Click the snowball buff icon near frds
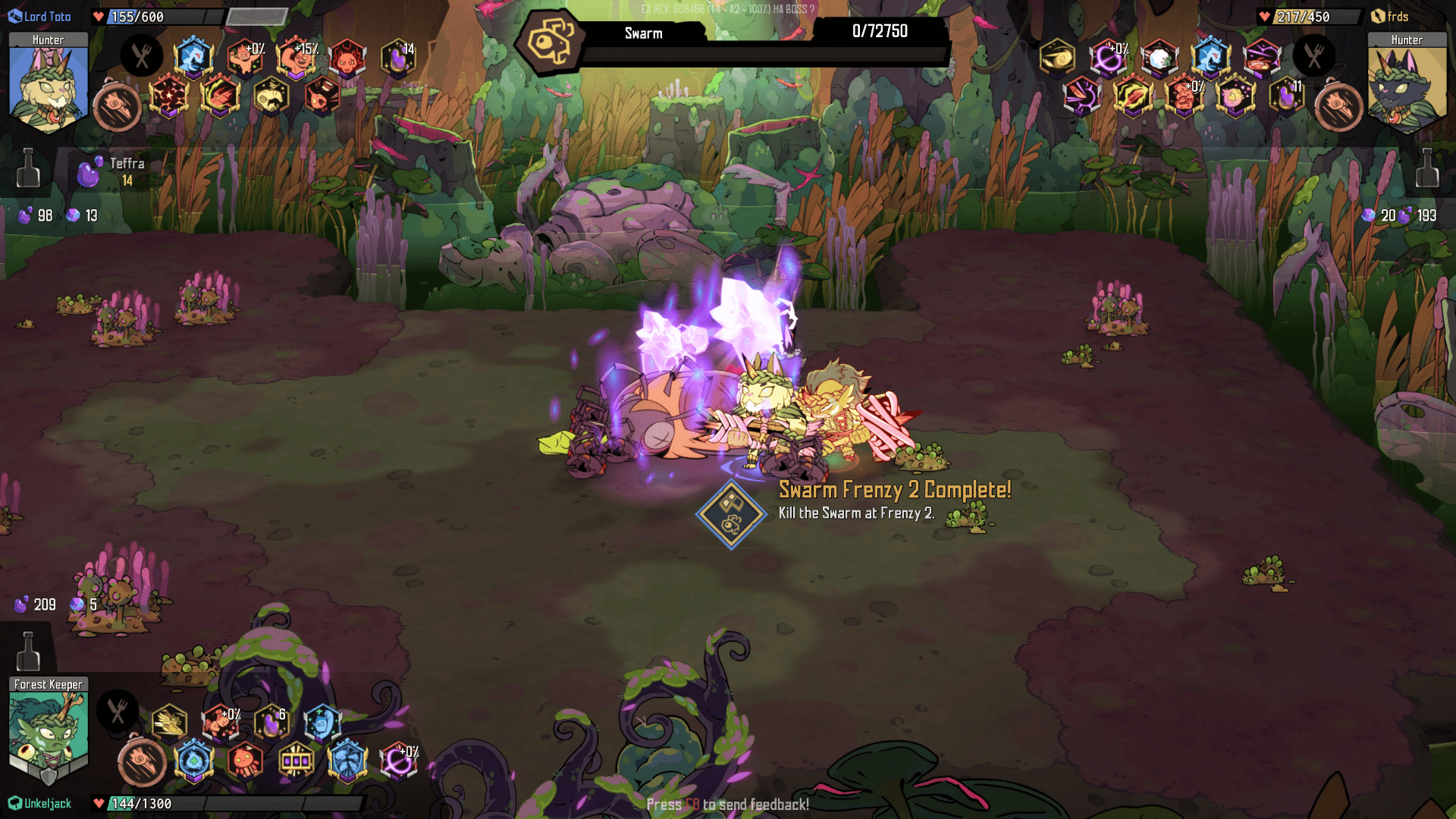The width and height of the screenshot is (1456, 819). coord(1159,58)
